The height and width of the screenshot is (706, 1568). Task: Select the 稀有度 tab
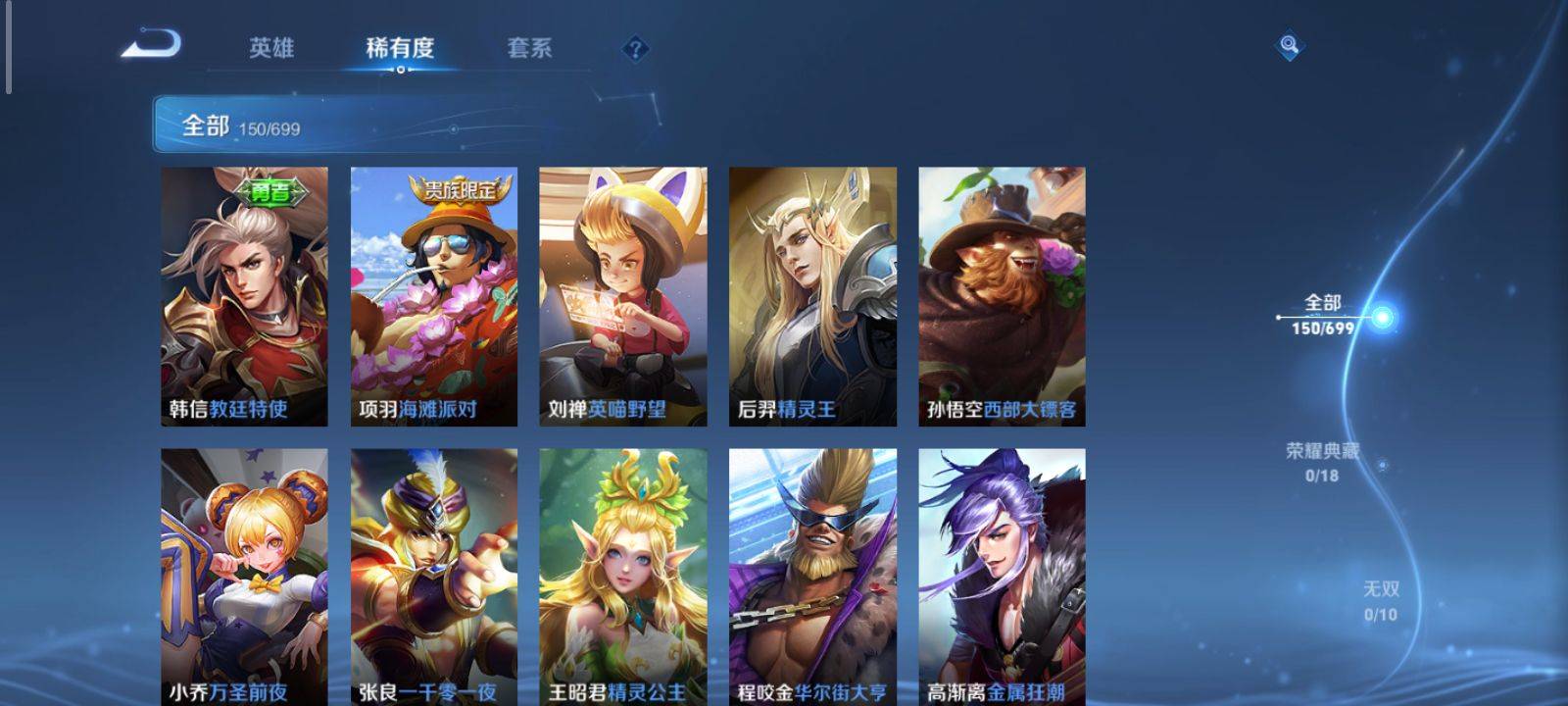(400, 48)
